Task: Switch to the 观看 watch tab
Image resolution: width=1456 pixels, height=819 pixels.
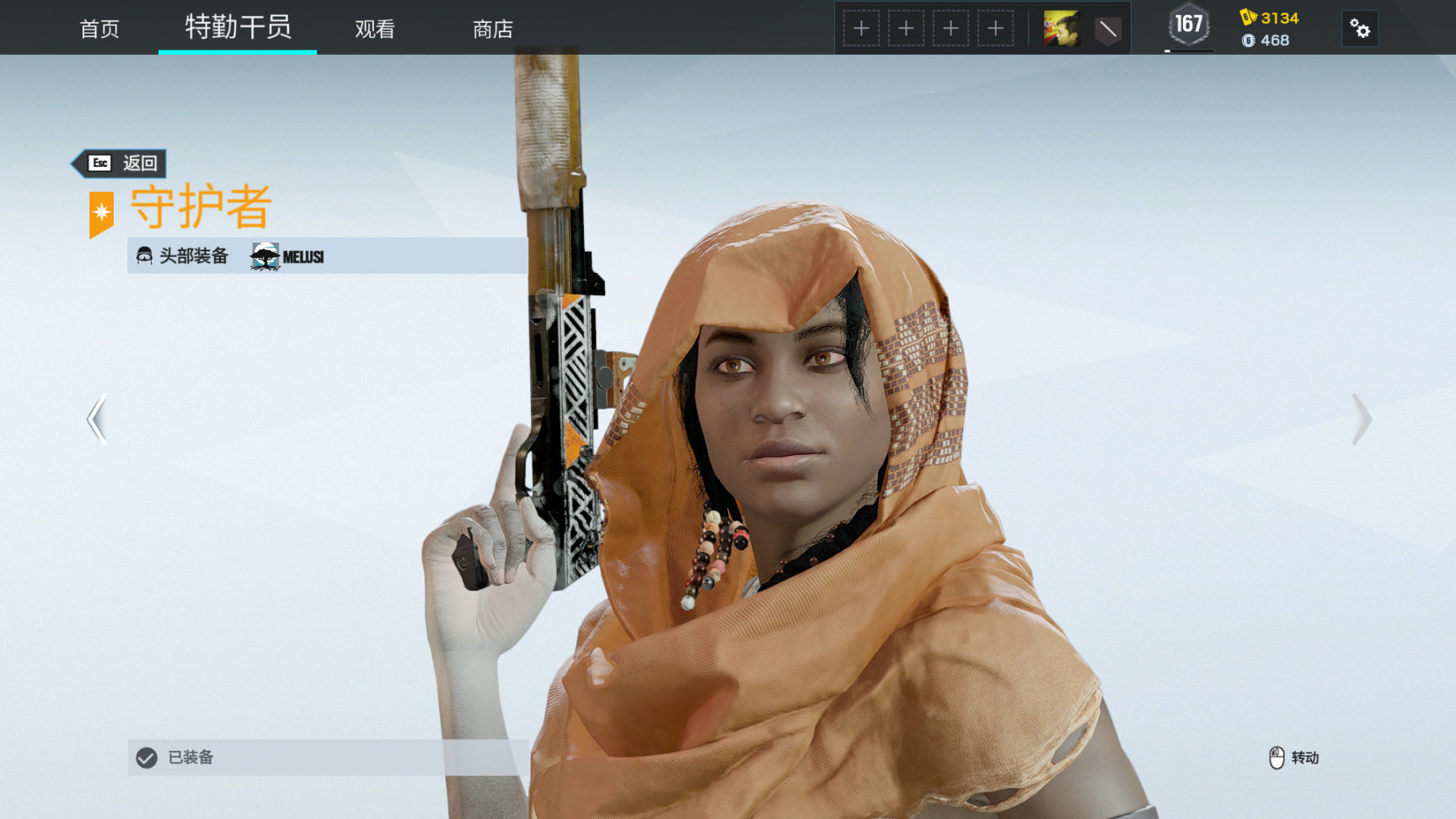Action: pyautogui.click(x=375, y=29)
